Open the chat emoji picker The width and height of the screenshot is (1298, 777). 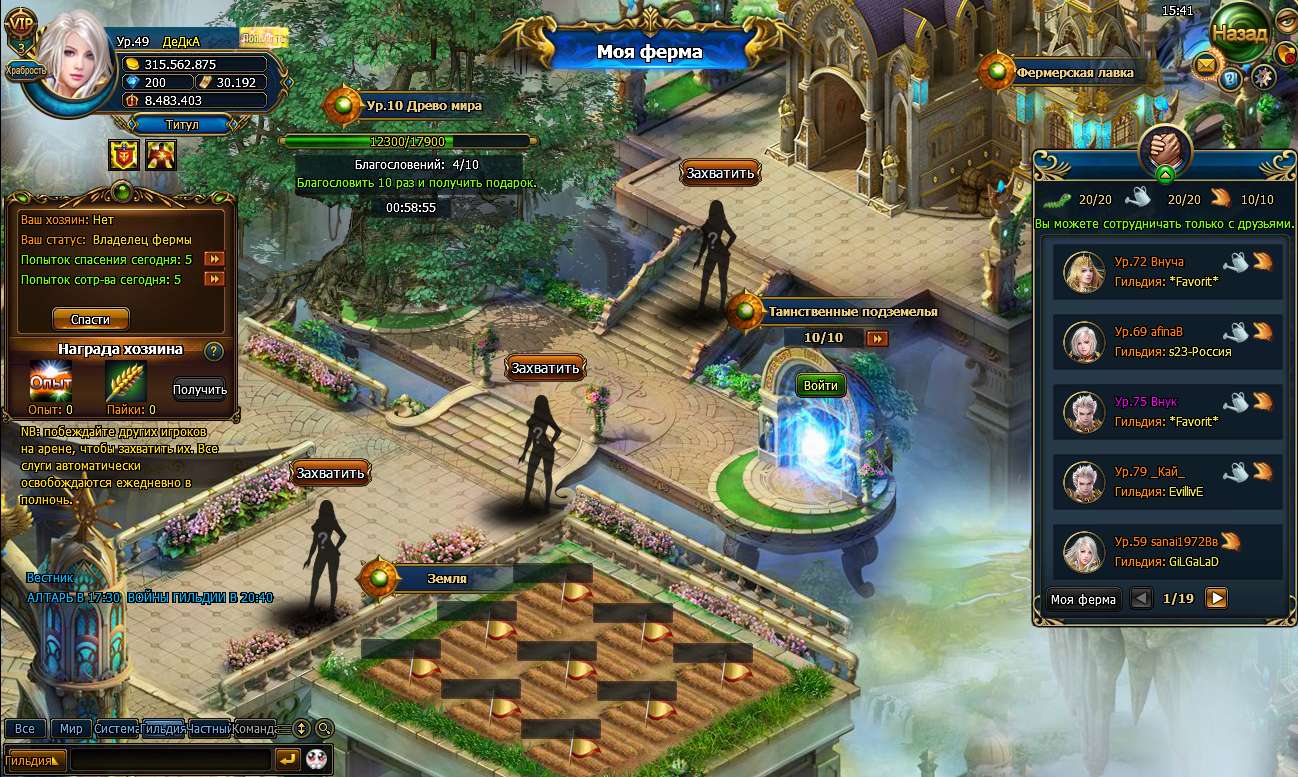coord(318,759)
